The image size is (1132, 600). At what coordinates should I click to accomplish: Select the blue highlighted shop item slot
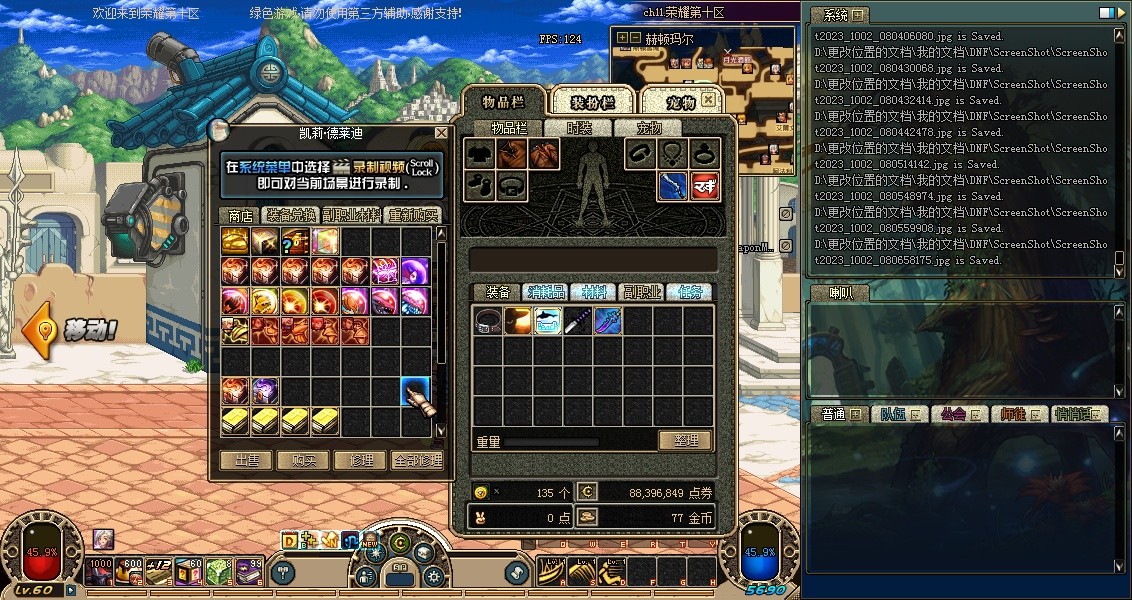tap(415, 391)
